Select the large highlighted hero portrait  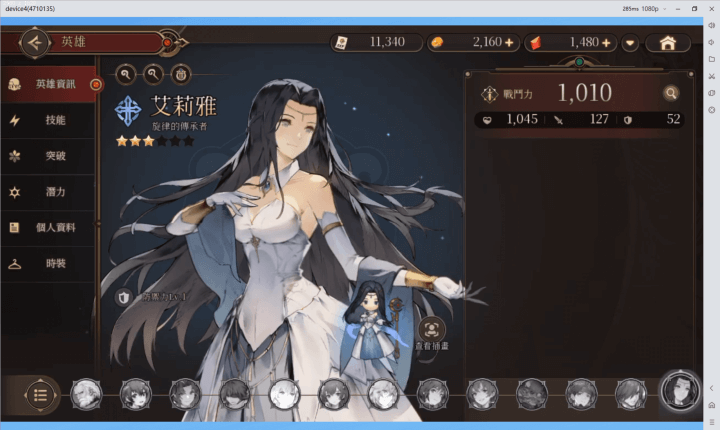tap(680, 392)
